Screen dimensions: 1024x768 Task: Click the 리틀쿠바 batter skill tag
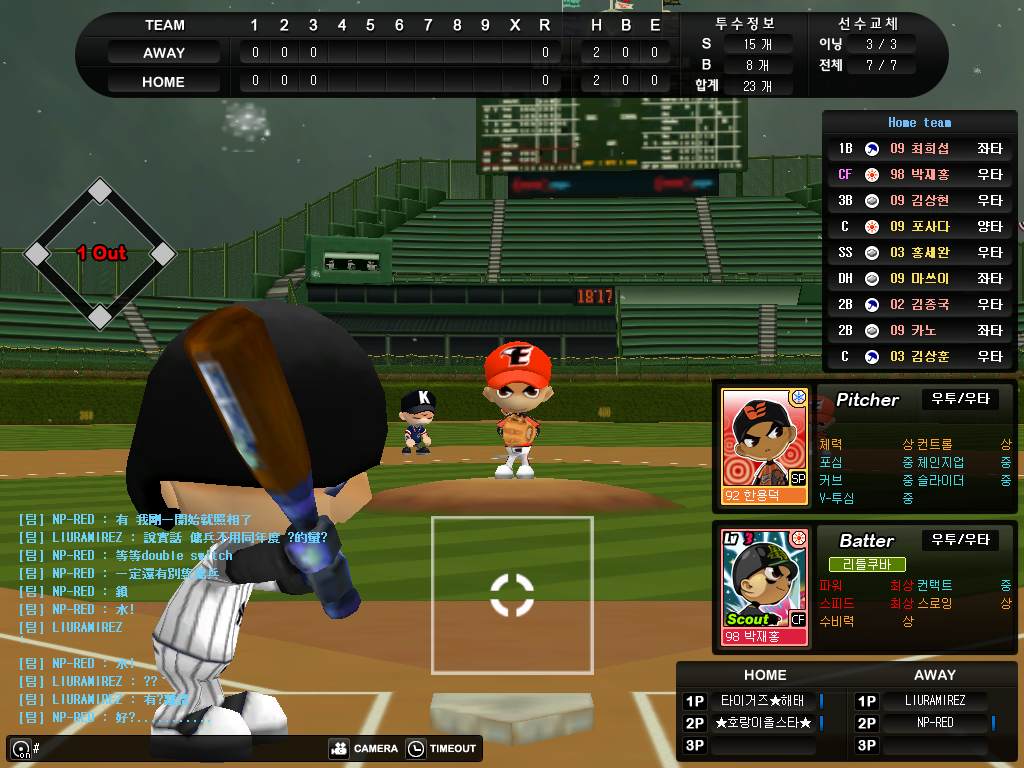pyautogui.click(x=867, y=565)
